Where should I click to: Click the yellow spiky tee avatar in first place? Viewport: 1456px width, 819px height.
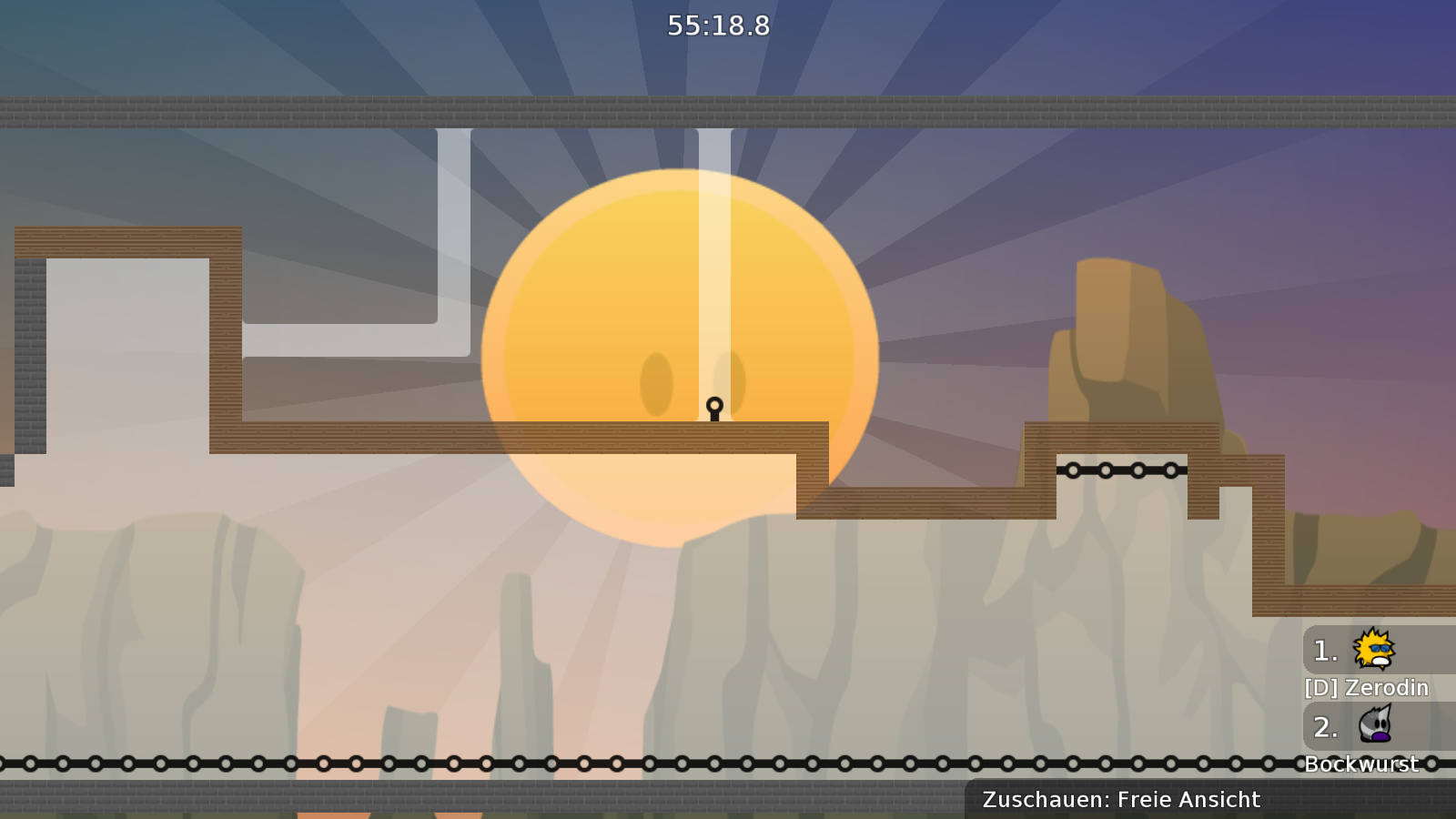1375,650
